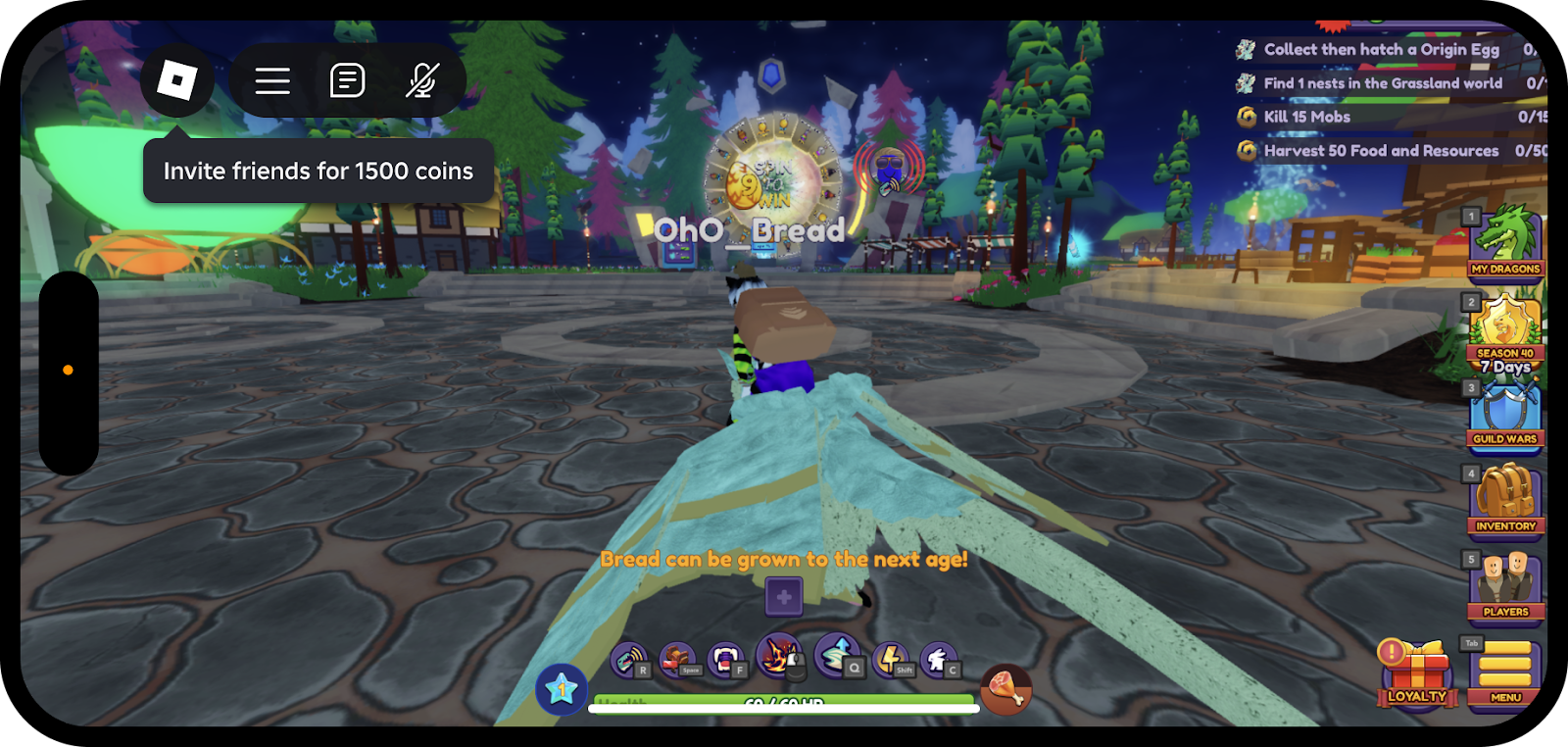Open the yellow Menu button
This screenshot has width=1568, height=747.
[1505, 672]
